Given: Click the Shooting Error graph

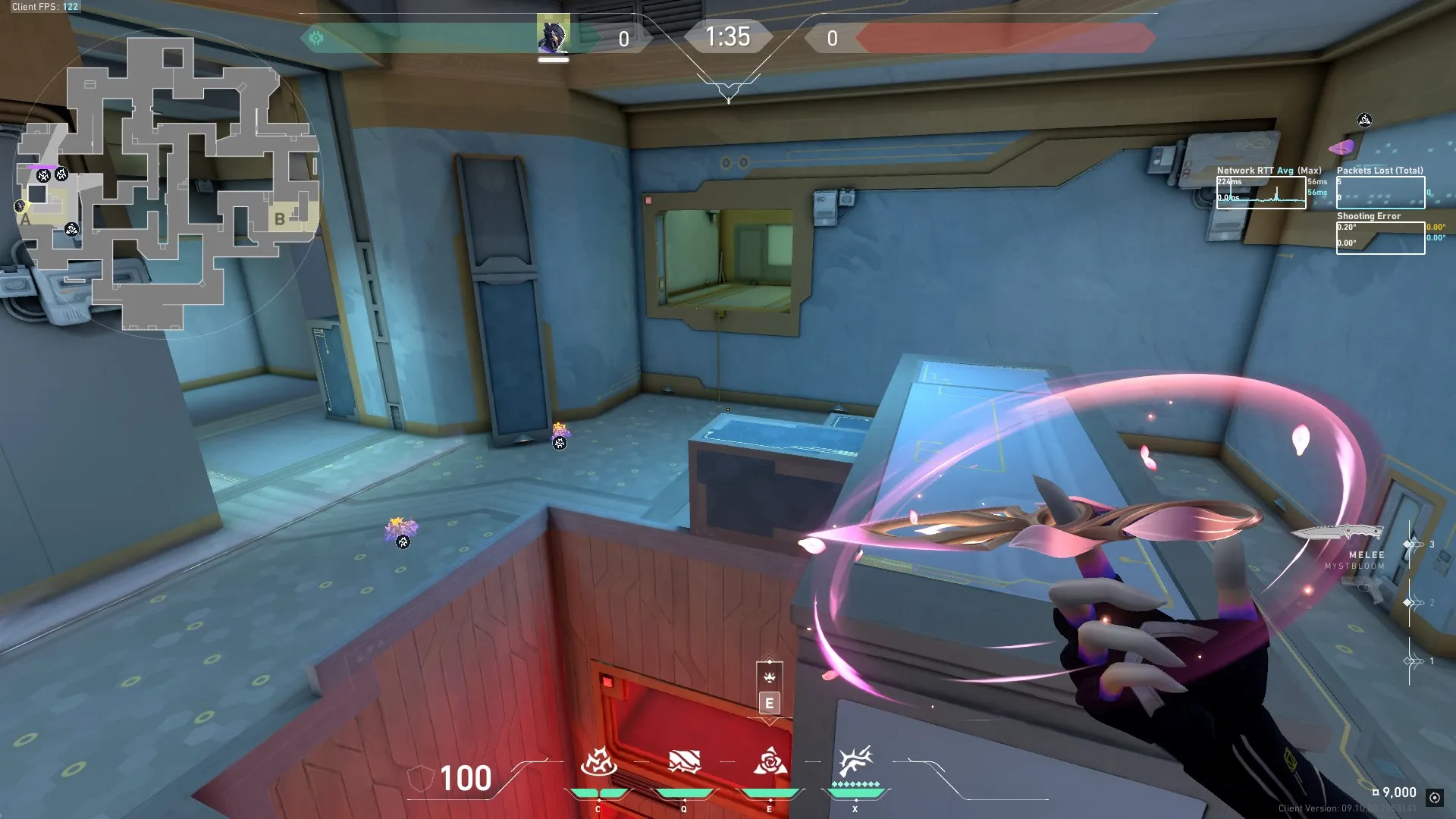Looking at the screenshot, I should [1380, 237].
